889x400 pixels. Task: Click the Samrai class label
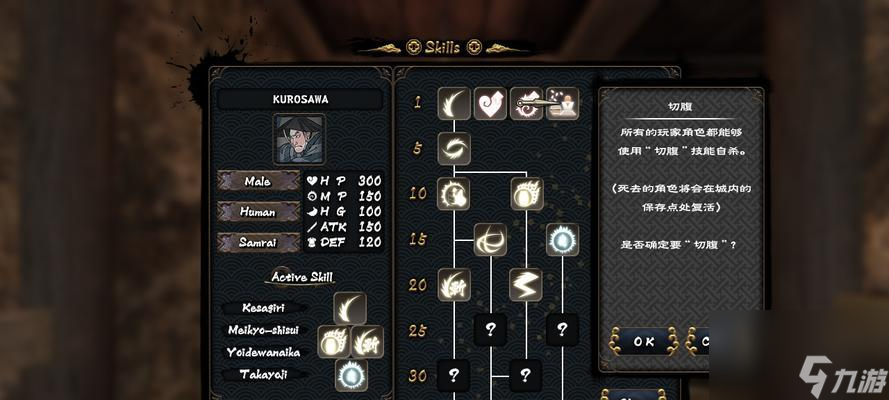coord(258,242)
